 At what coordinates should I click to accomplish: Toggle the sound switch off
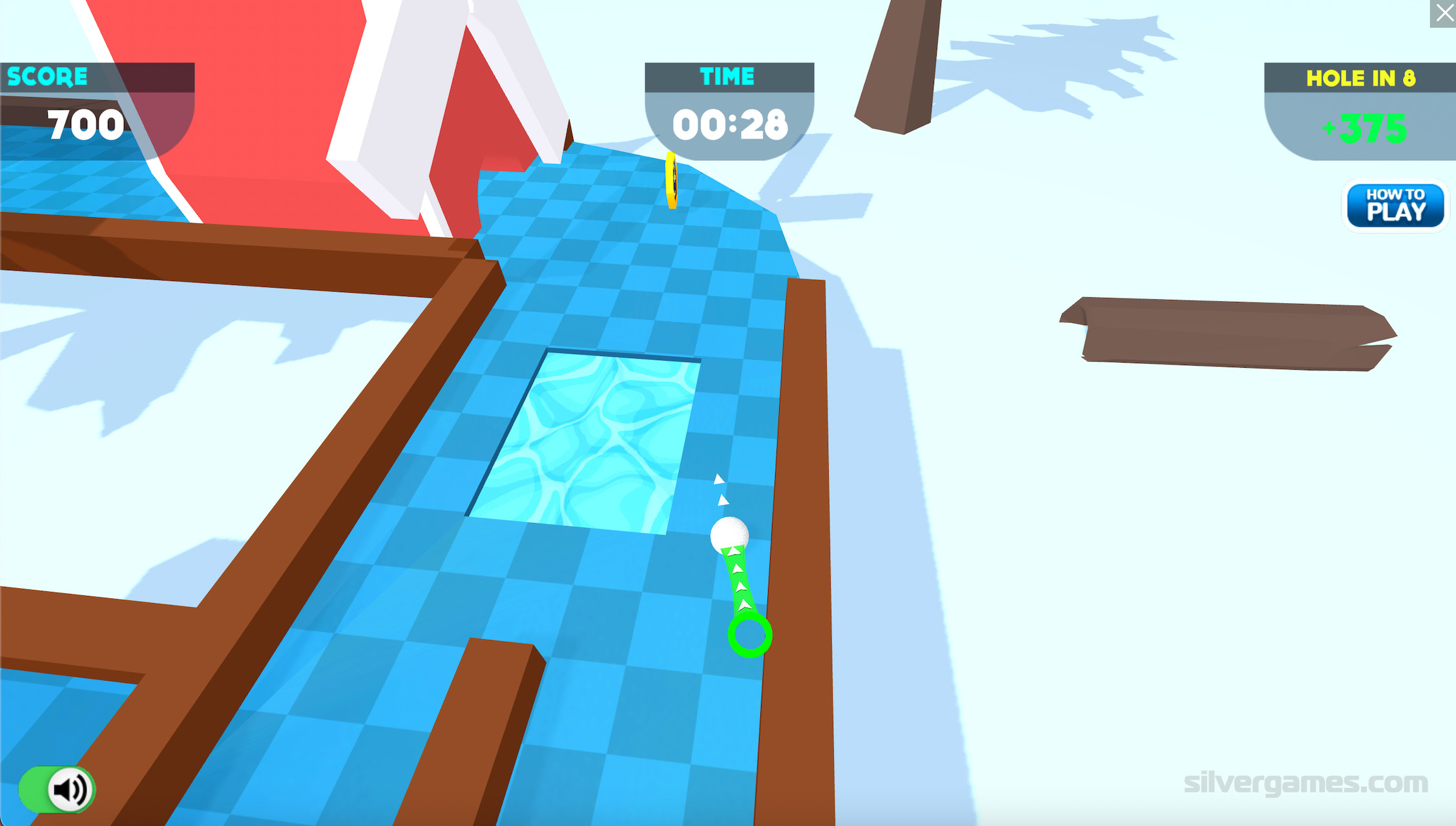pos(57,789)
